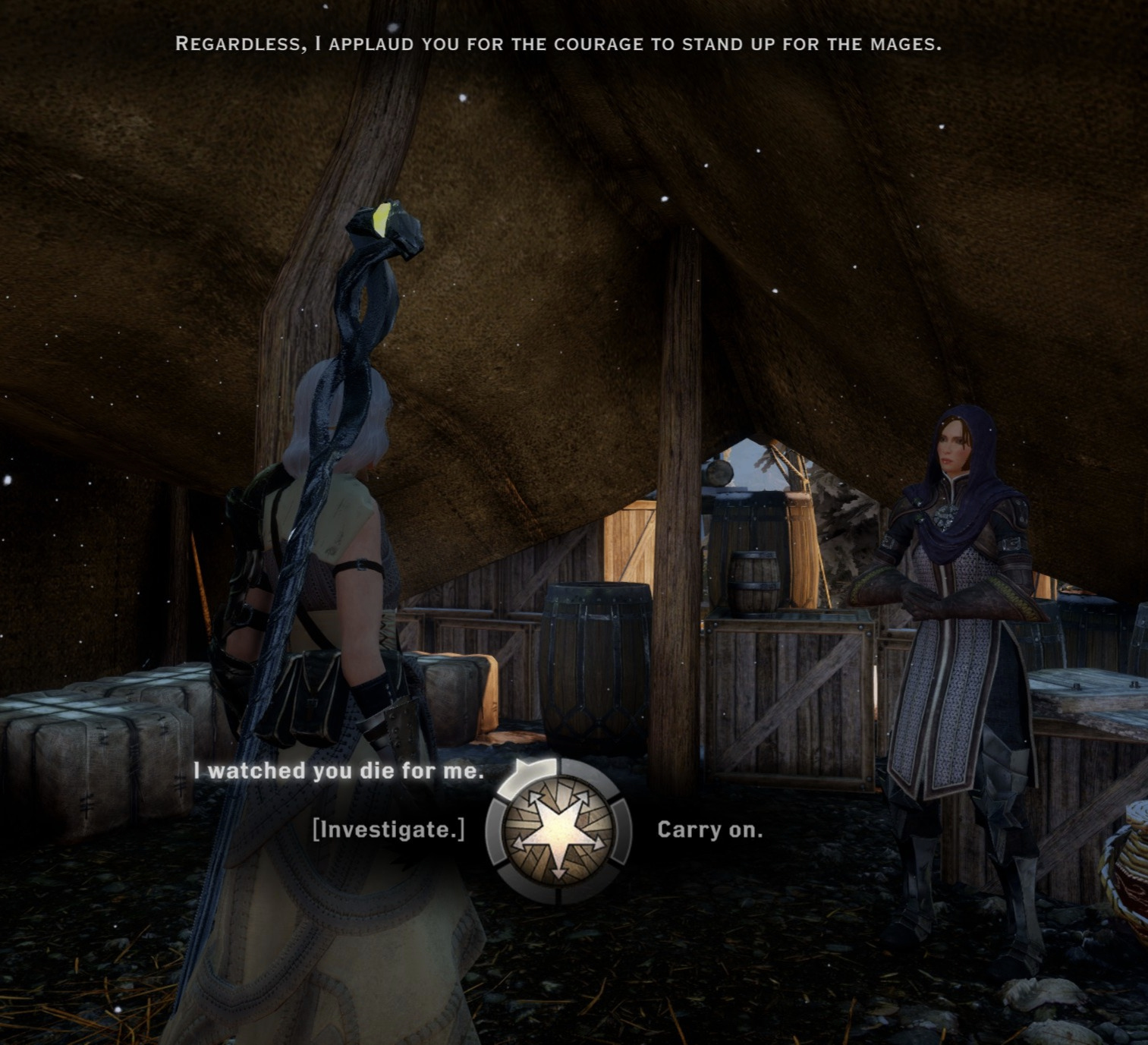Select the [Investigate.] dialogue option
This screenshot has height=1045, width=1148.
pyautogui.click(x=388, y=829)
